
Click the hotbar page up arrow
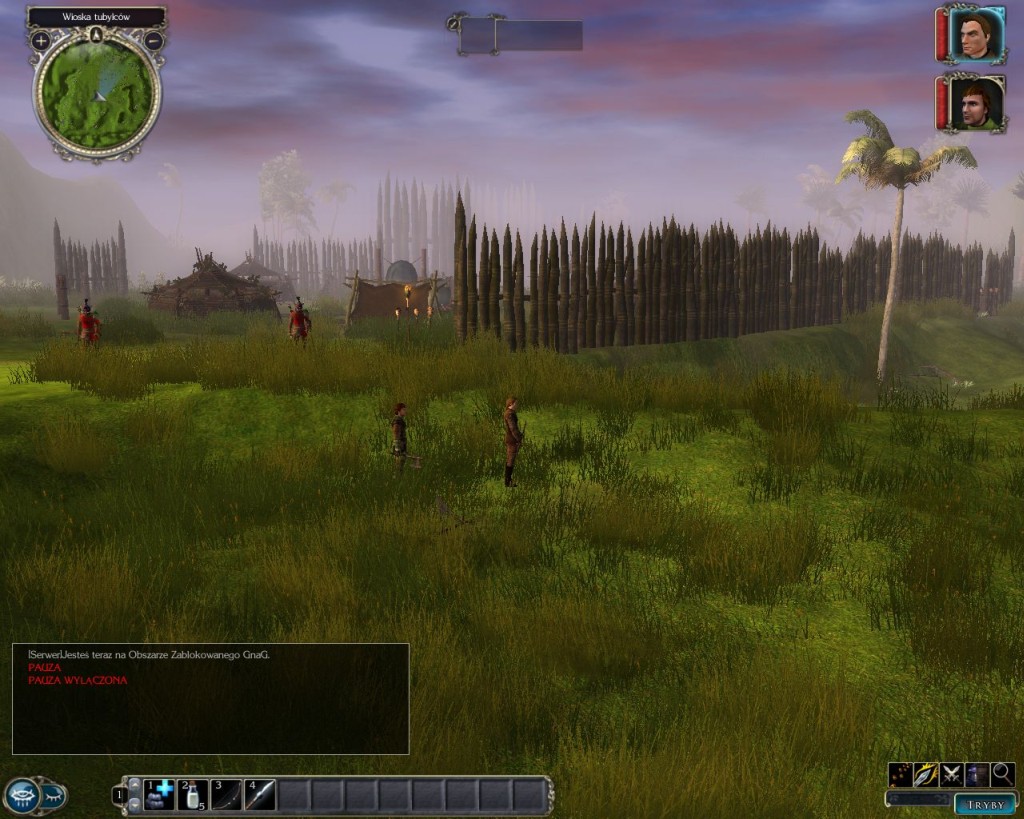click(x=135, y=785)
